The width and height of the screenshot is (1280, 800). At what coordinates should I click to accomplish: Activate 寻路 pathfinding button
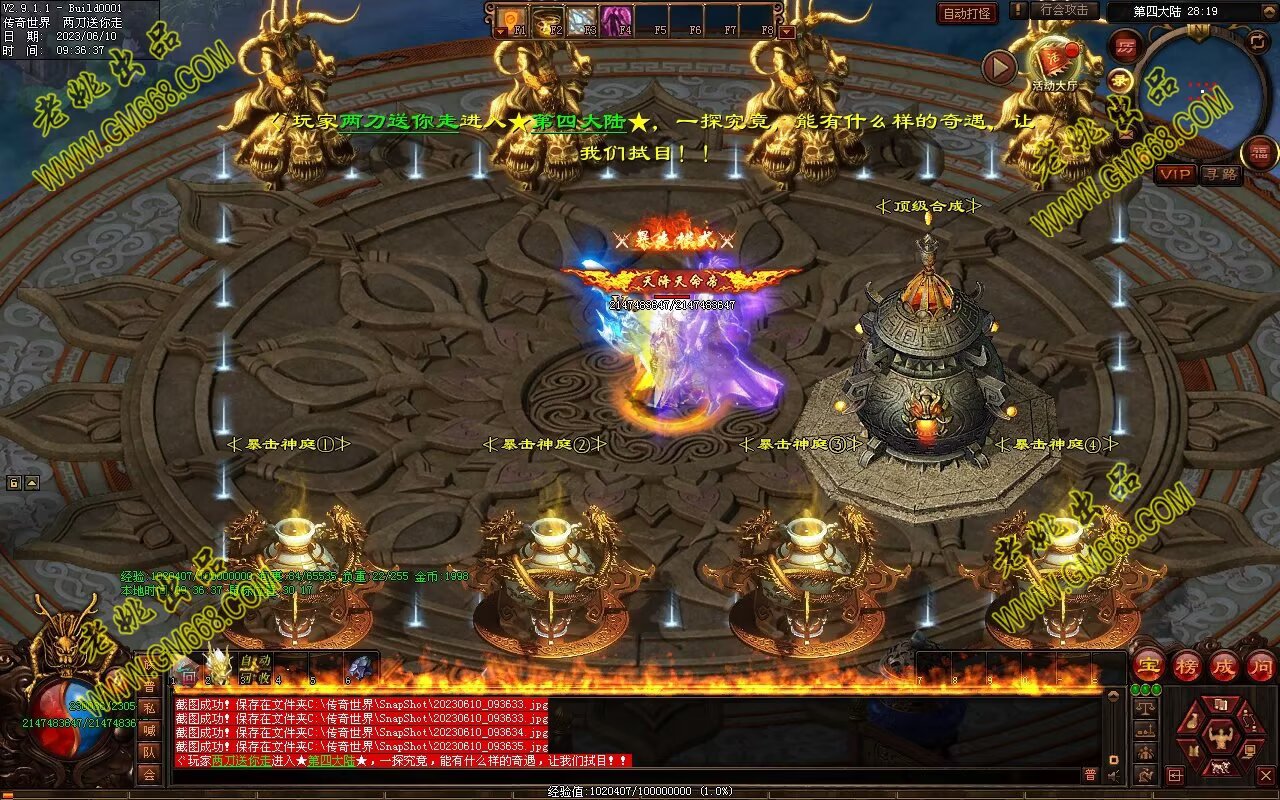[1220, 174]
